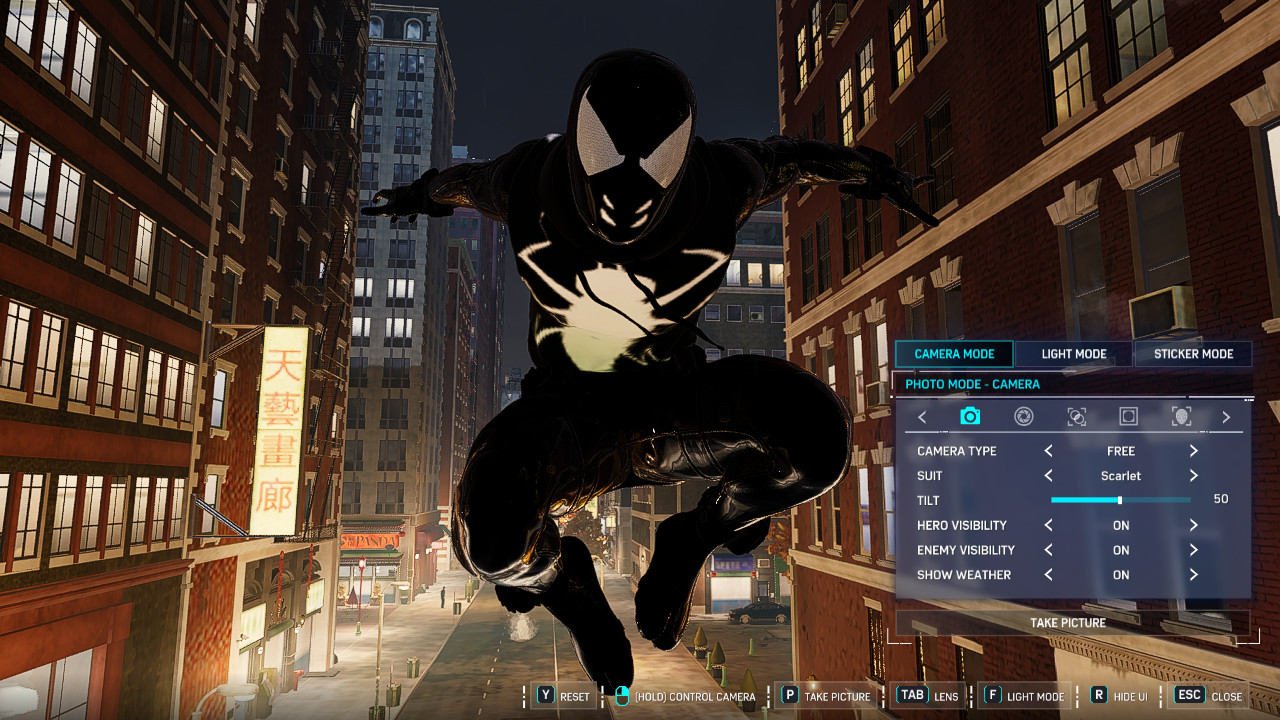Switch to Light Mode tab
Image resolution: width=1280 pixels, height=720 pixels.
1073,353
